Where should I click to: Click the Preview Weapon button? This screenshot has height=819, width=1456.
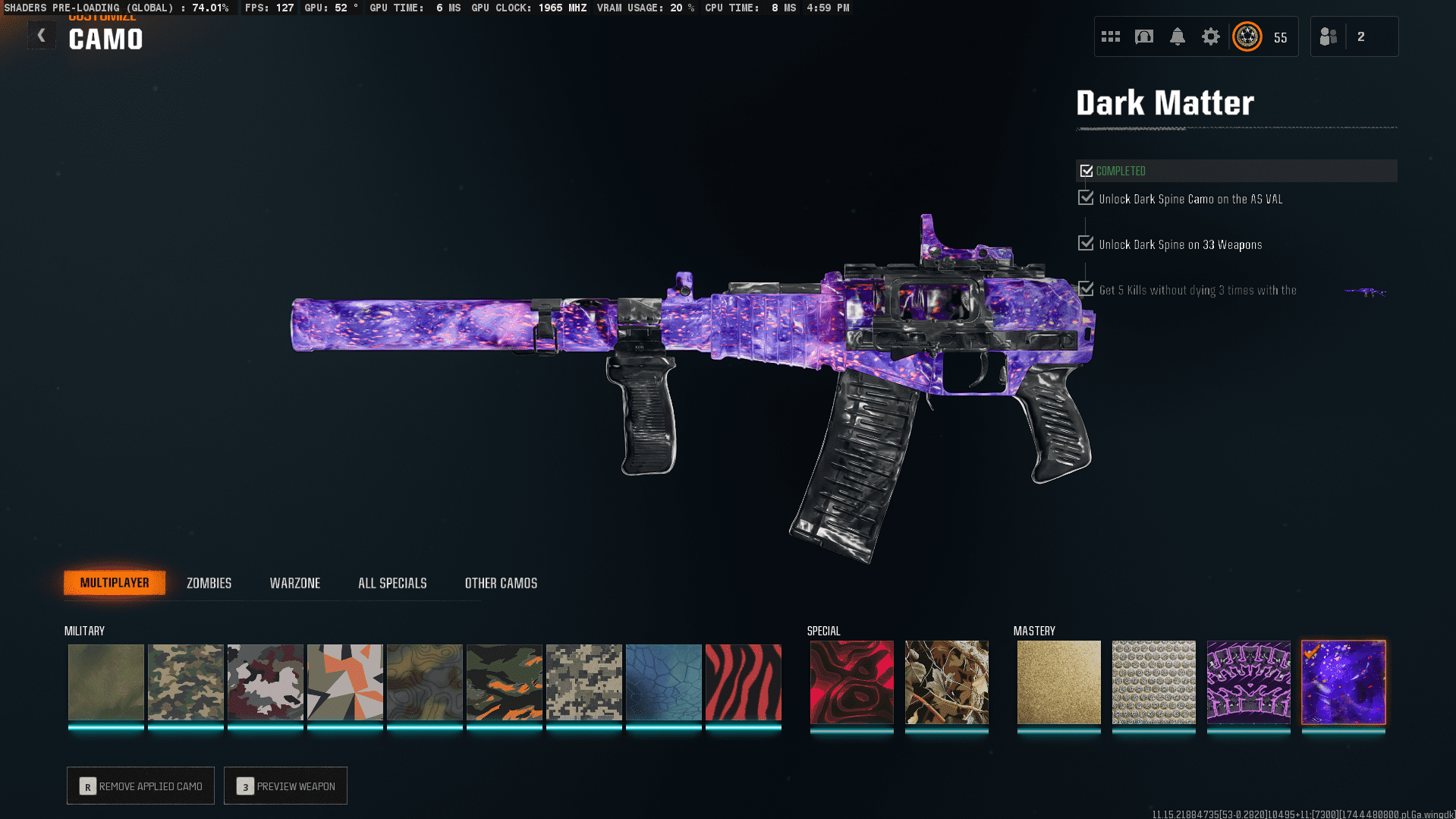click(x=285, y=786)
